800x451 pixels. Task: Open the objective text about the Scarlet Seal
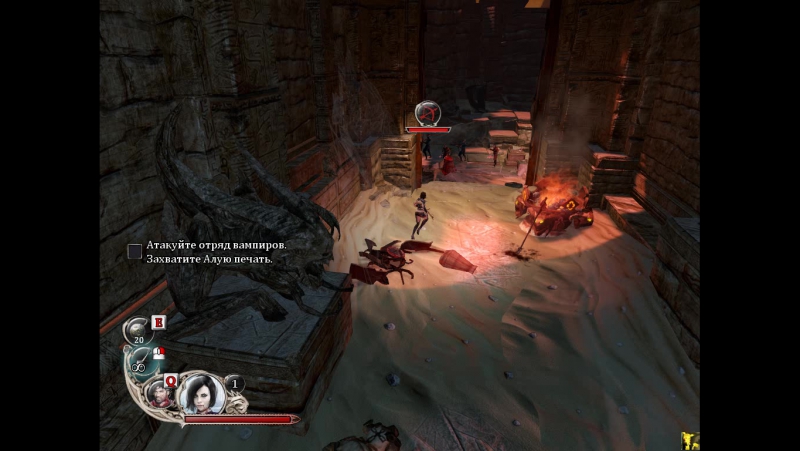click(x=210, y=259)
